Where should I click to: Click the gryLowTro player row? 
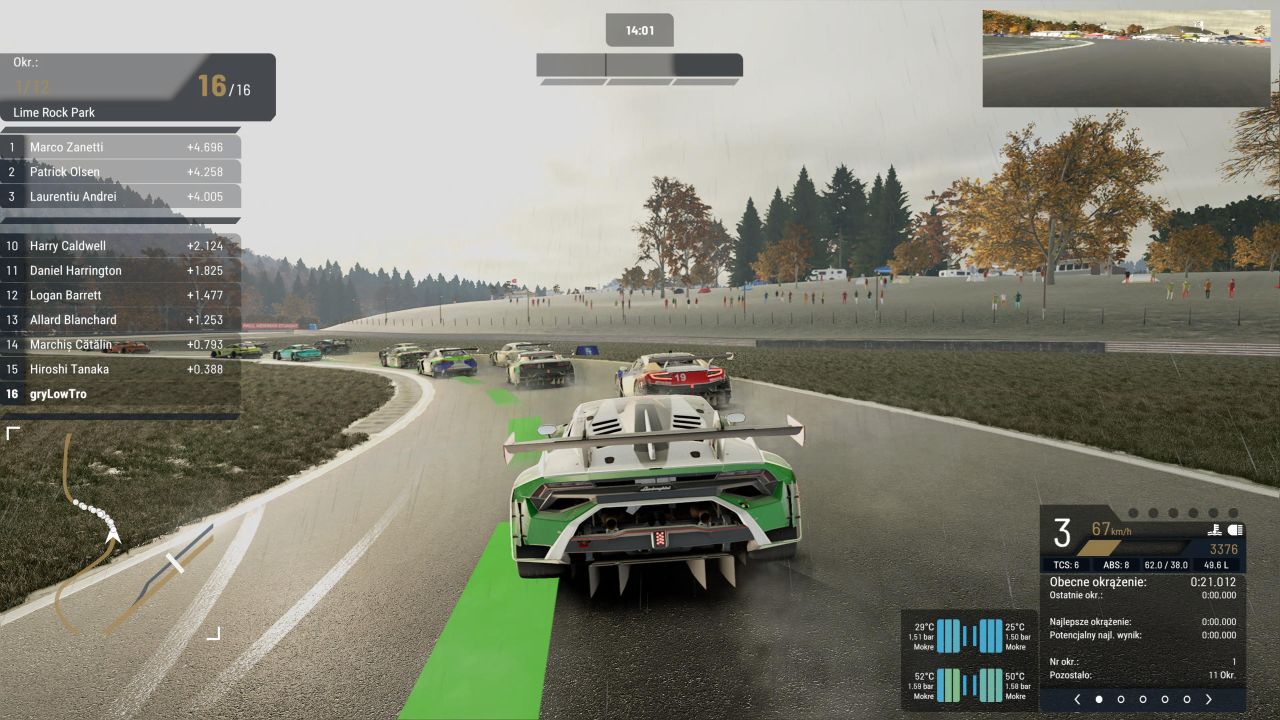[x=120, y=394]
